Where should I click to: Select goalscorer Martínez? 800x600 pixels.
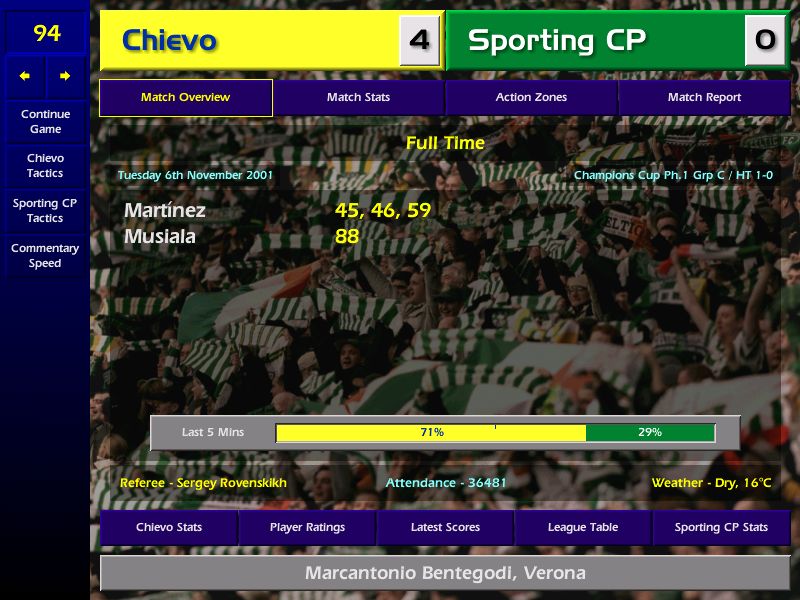coord(165,211)
